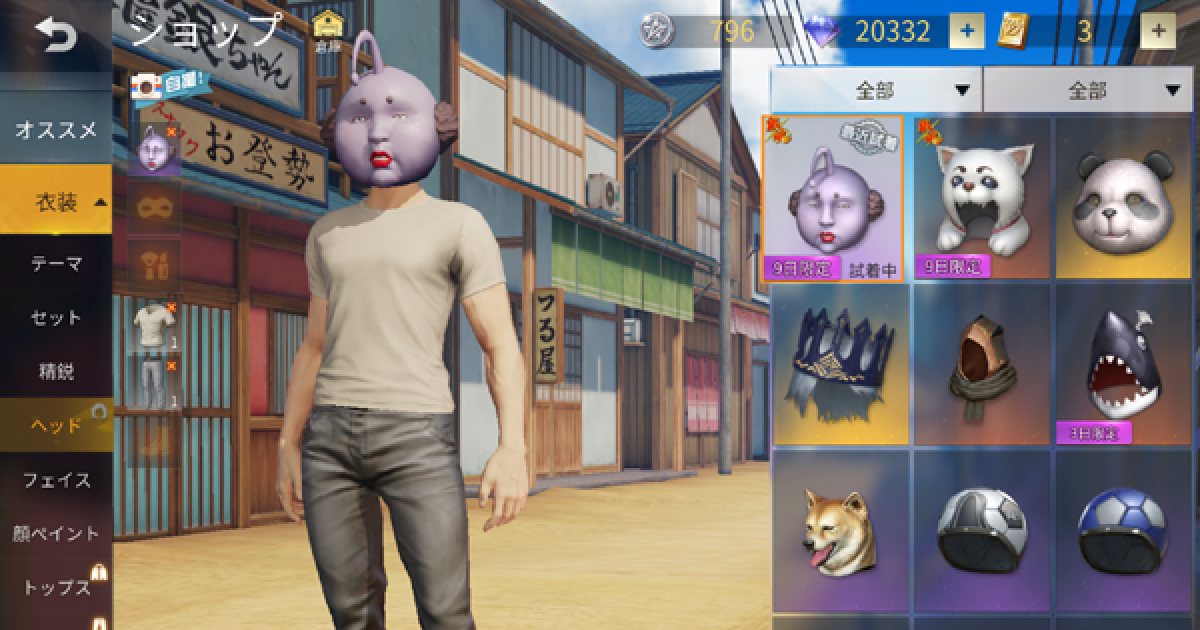1200x630 pixels.
Task: Open the first 全部 filter dropdown
Action: click(876, 91)
